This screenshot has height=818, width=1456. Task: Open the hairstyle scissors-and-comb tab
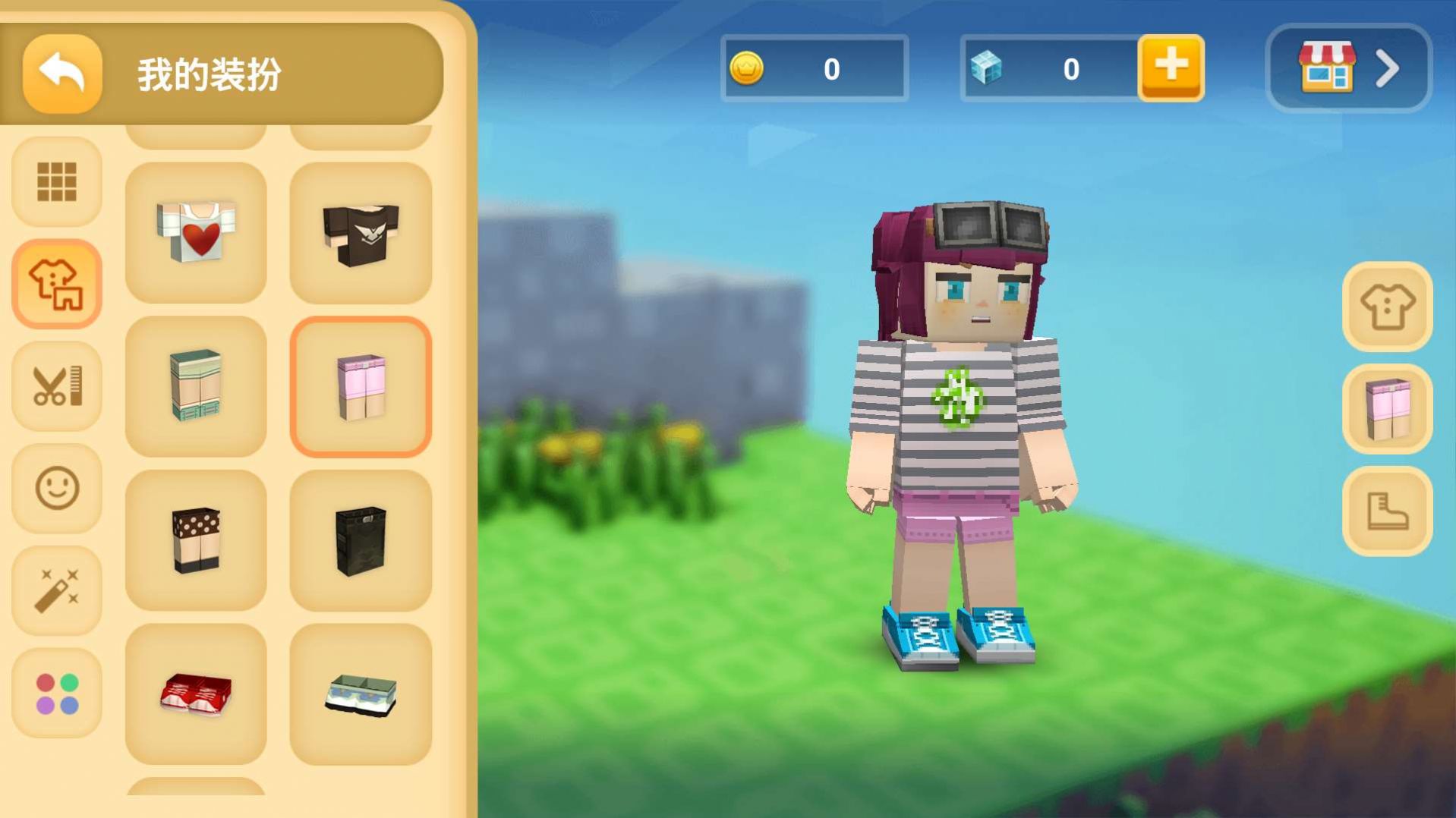[57, 386]
